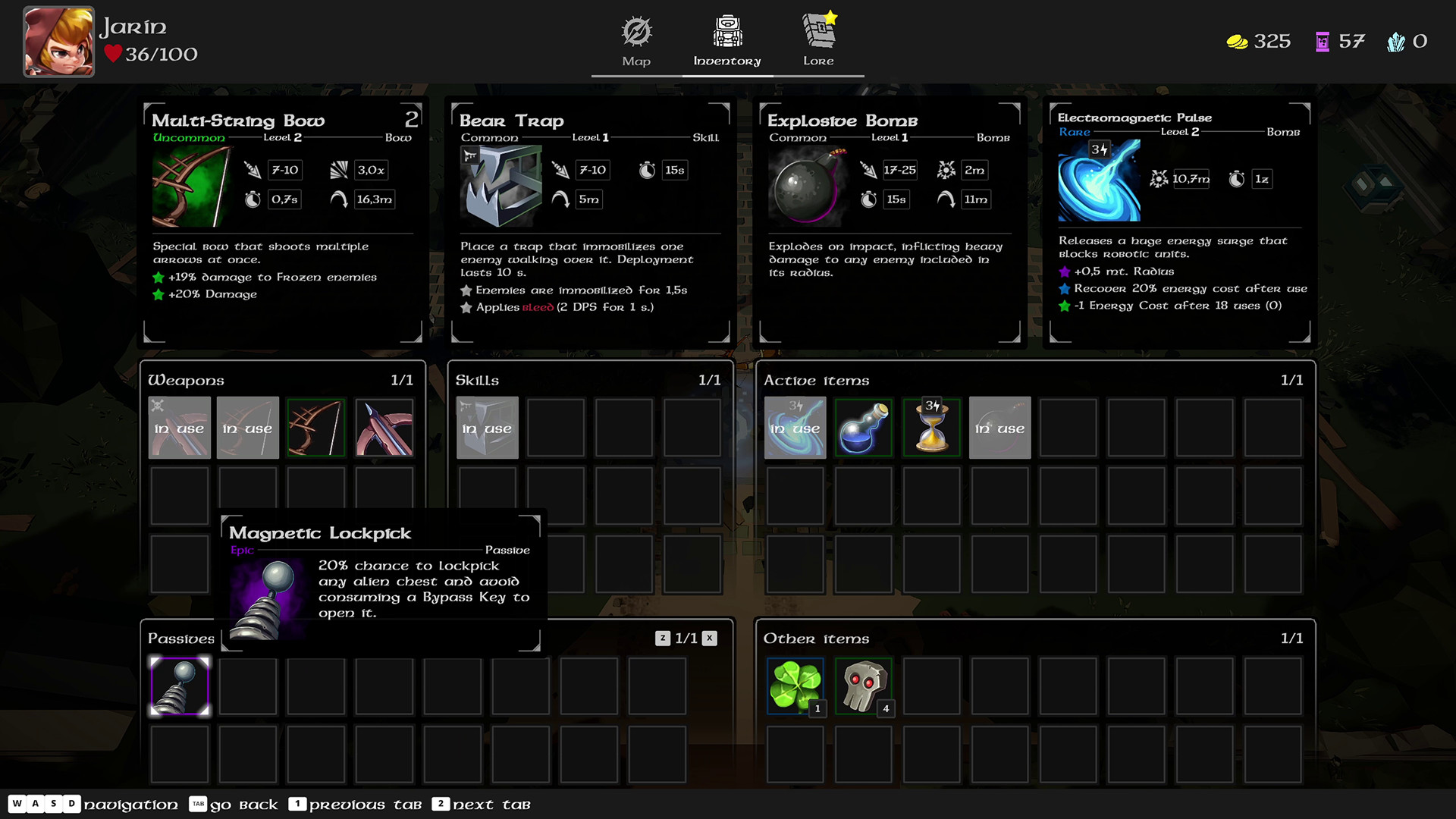Open the Lore tab

(x=818, y=42)
